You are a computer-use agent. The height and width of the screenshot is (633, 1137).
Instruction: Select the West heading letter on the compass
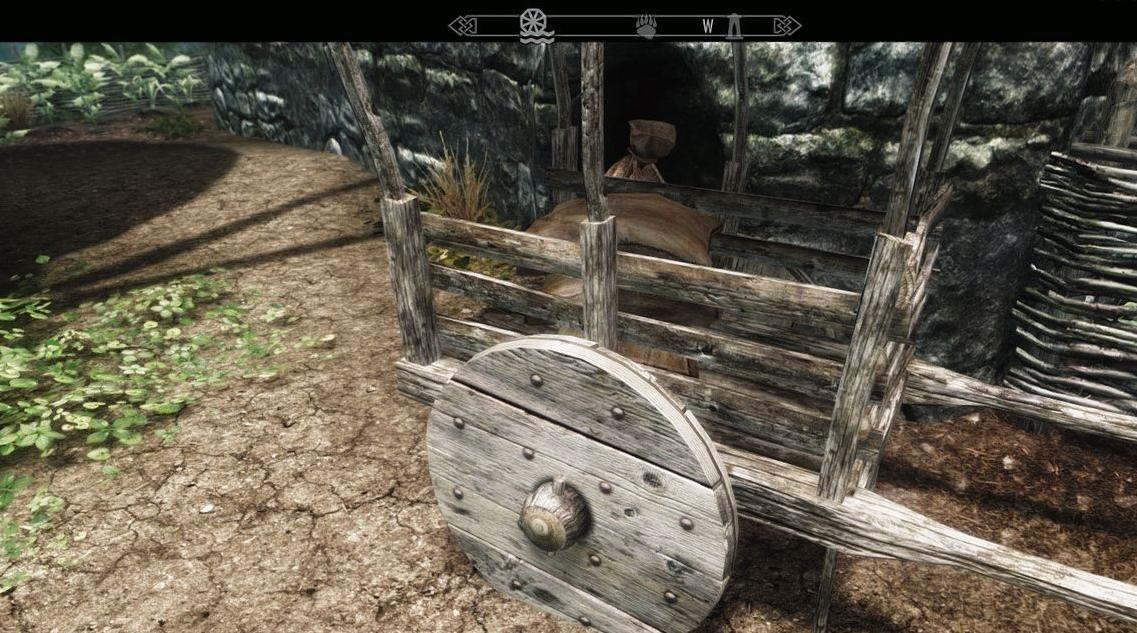[x=708, y=27]
